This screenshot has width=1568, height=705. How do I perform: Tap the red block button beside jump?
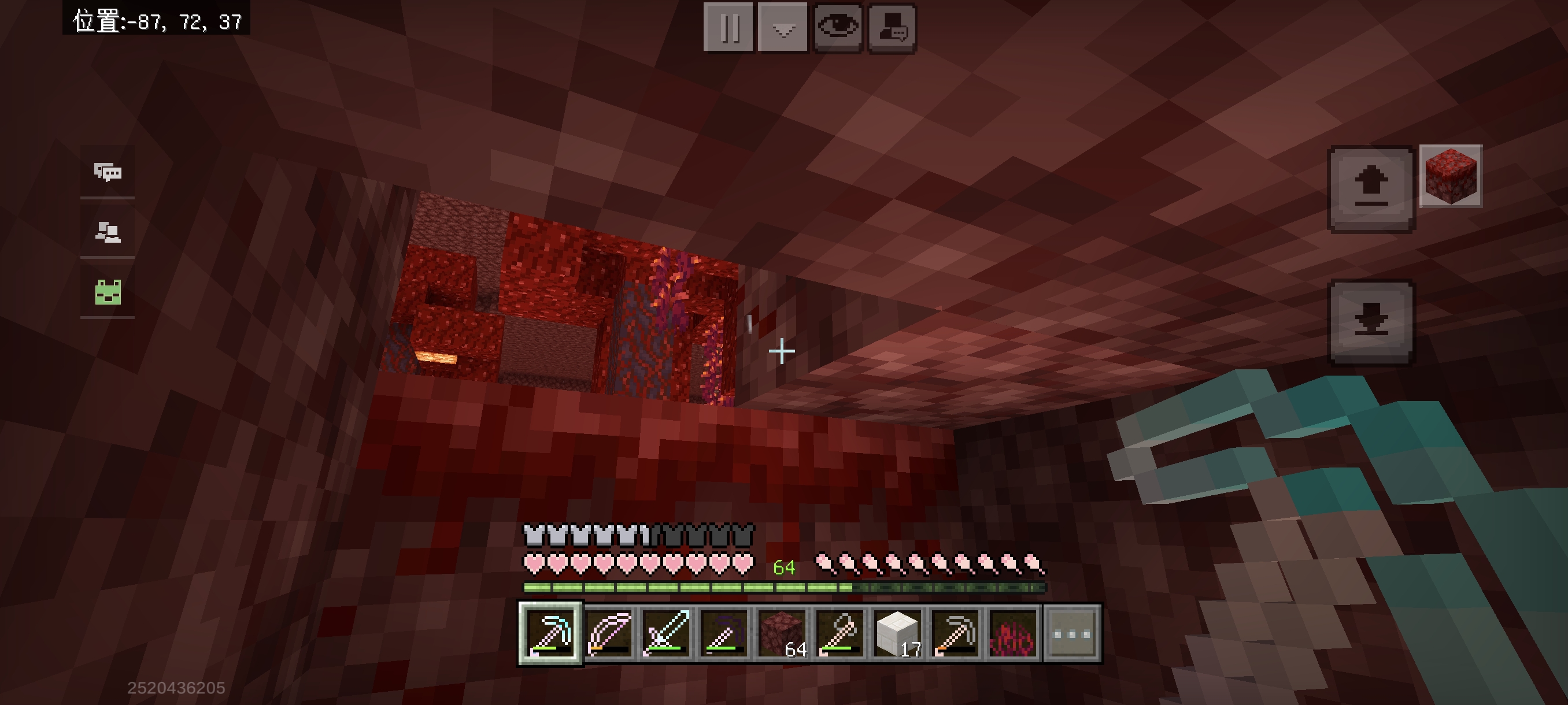tap(1451, 176)
